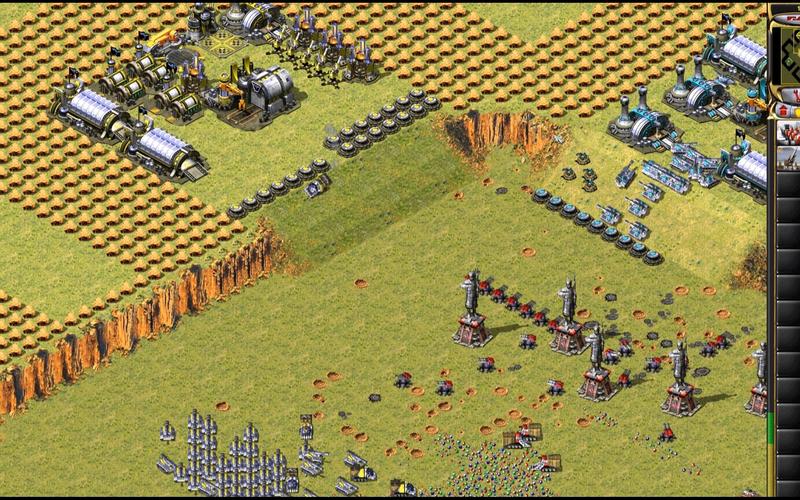Click the radar minimap in the sidebar
The height and width of the screenshot is (500, 800).
788,48
